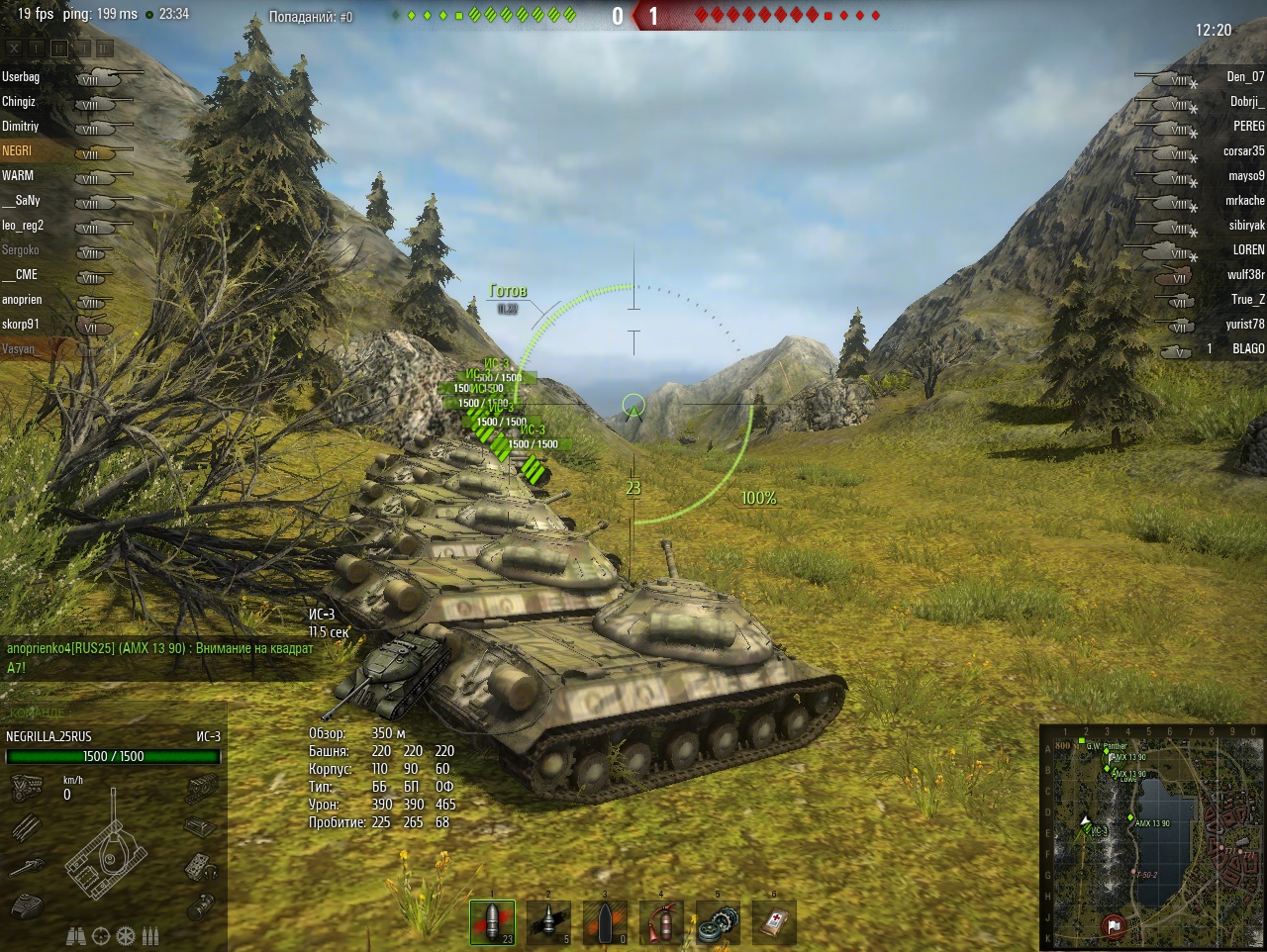This screenshot has width=1267, height=952.
Task: Select BLAGO in the enemy team list
Action: pyautogui.click(x=1247, y=349)
